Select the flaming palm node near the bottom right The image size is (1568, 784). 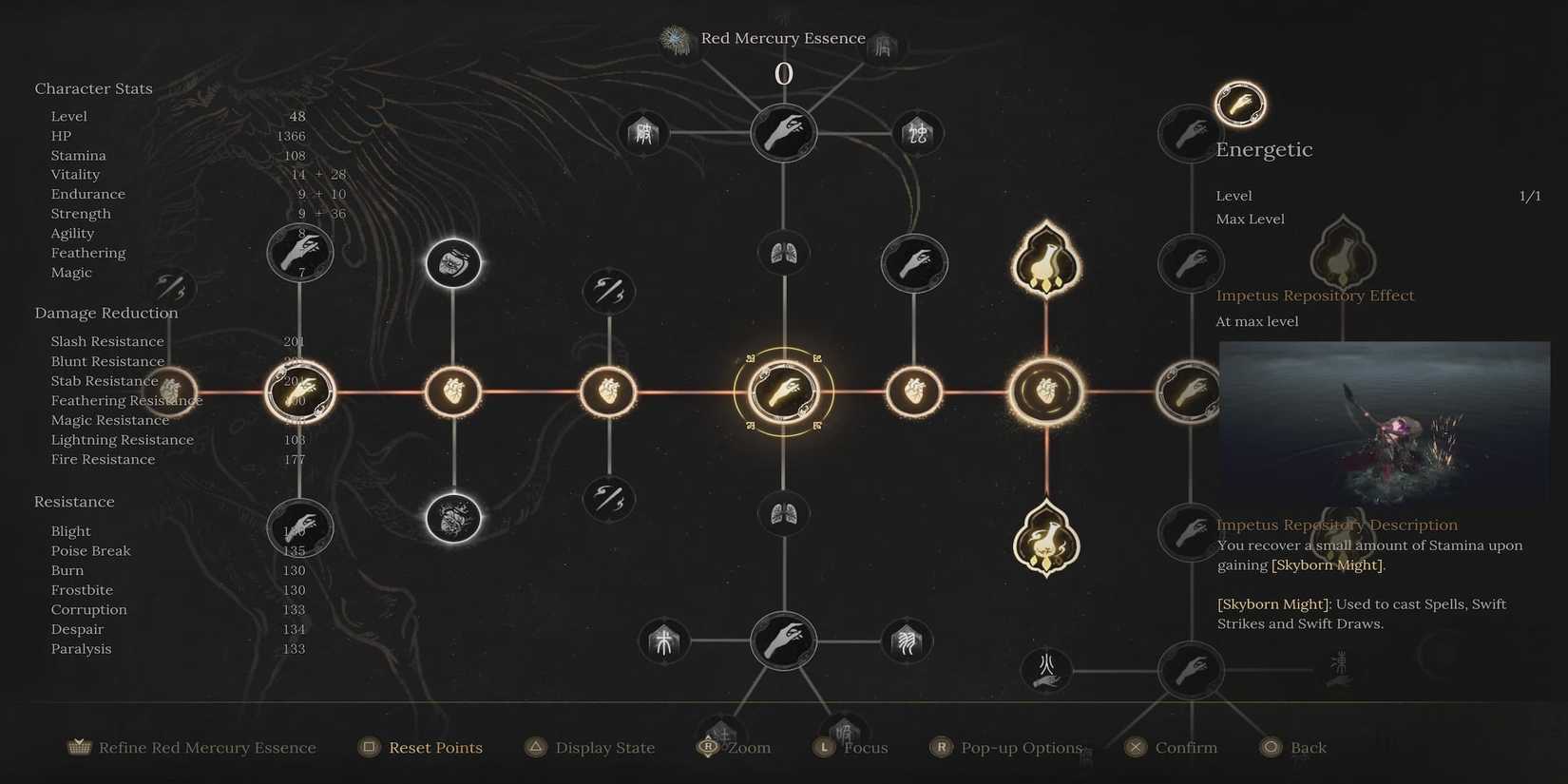(x=1045, y=670)
